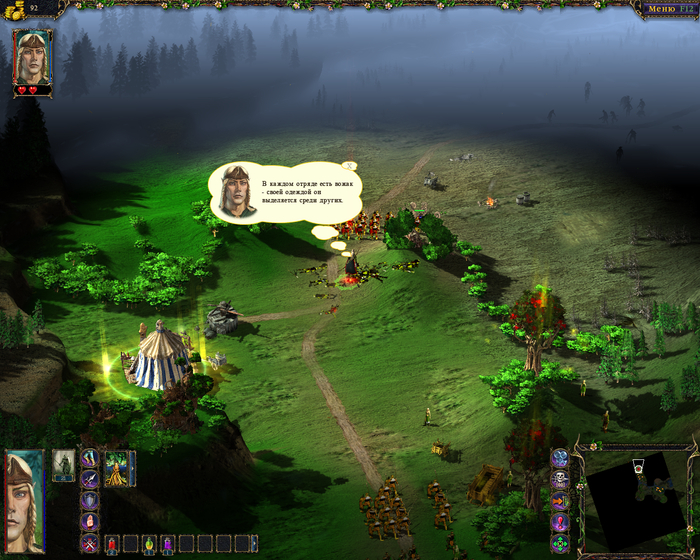Open the red exclamation mark alerts button
The height and width of the screenshot is (560, 700).
click(560, 523)
